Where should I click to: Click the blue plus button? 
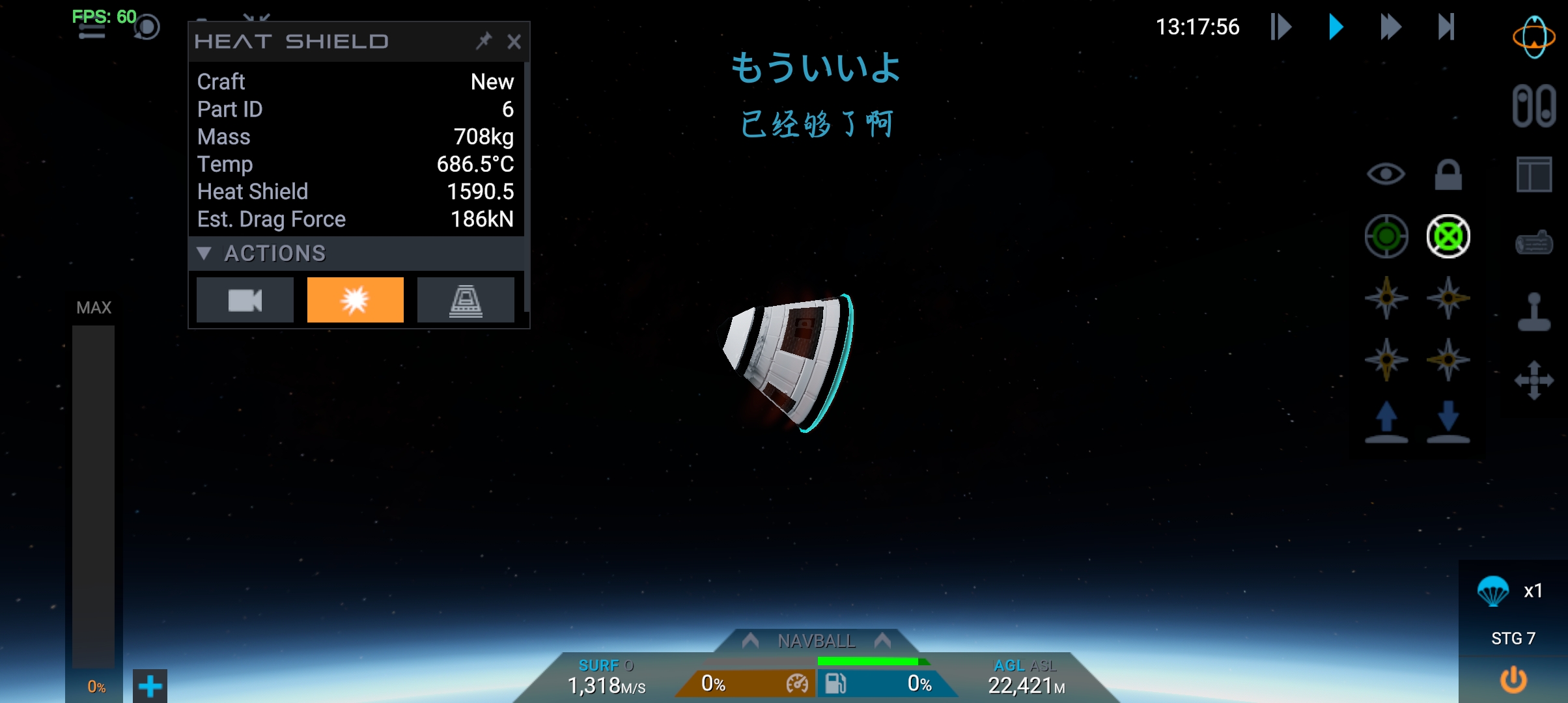tap(150, 686)
